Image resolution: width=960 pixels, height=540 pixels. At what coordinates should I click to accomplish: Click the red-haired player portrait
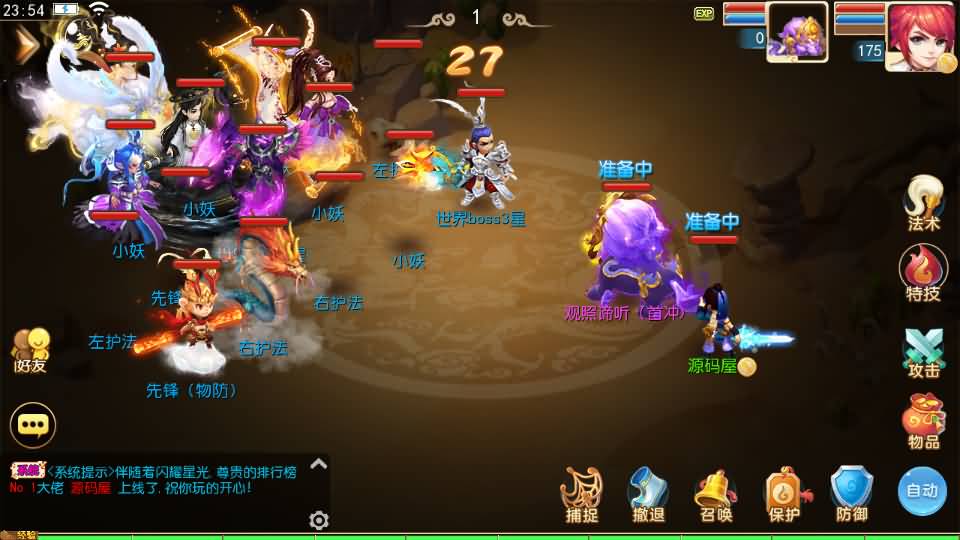pyautogui.click(x=919, y=35)
